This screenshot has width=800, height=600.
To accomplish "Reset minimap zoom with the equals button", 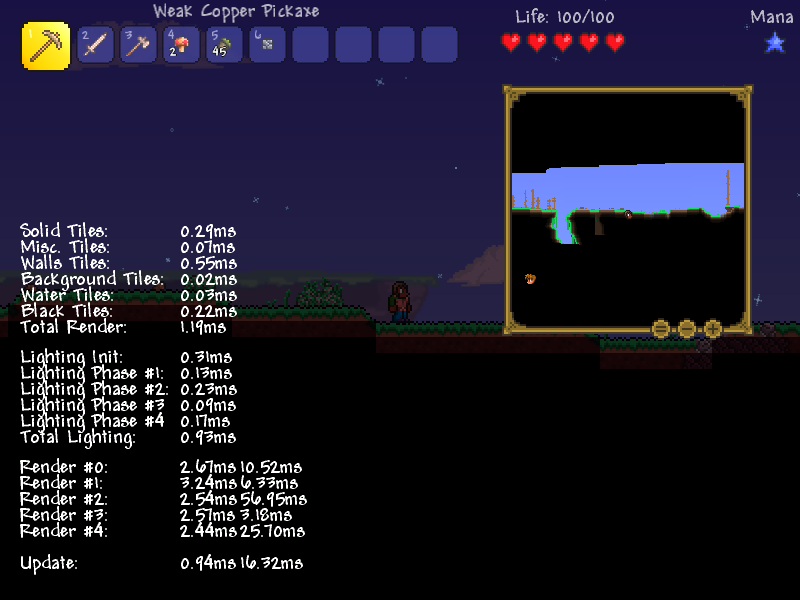I will click(x=661, y=328).
